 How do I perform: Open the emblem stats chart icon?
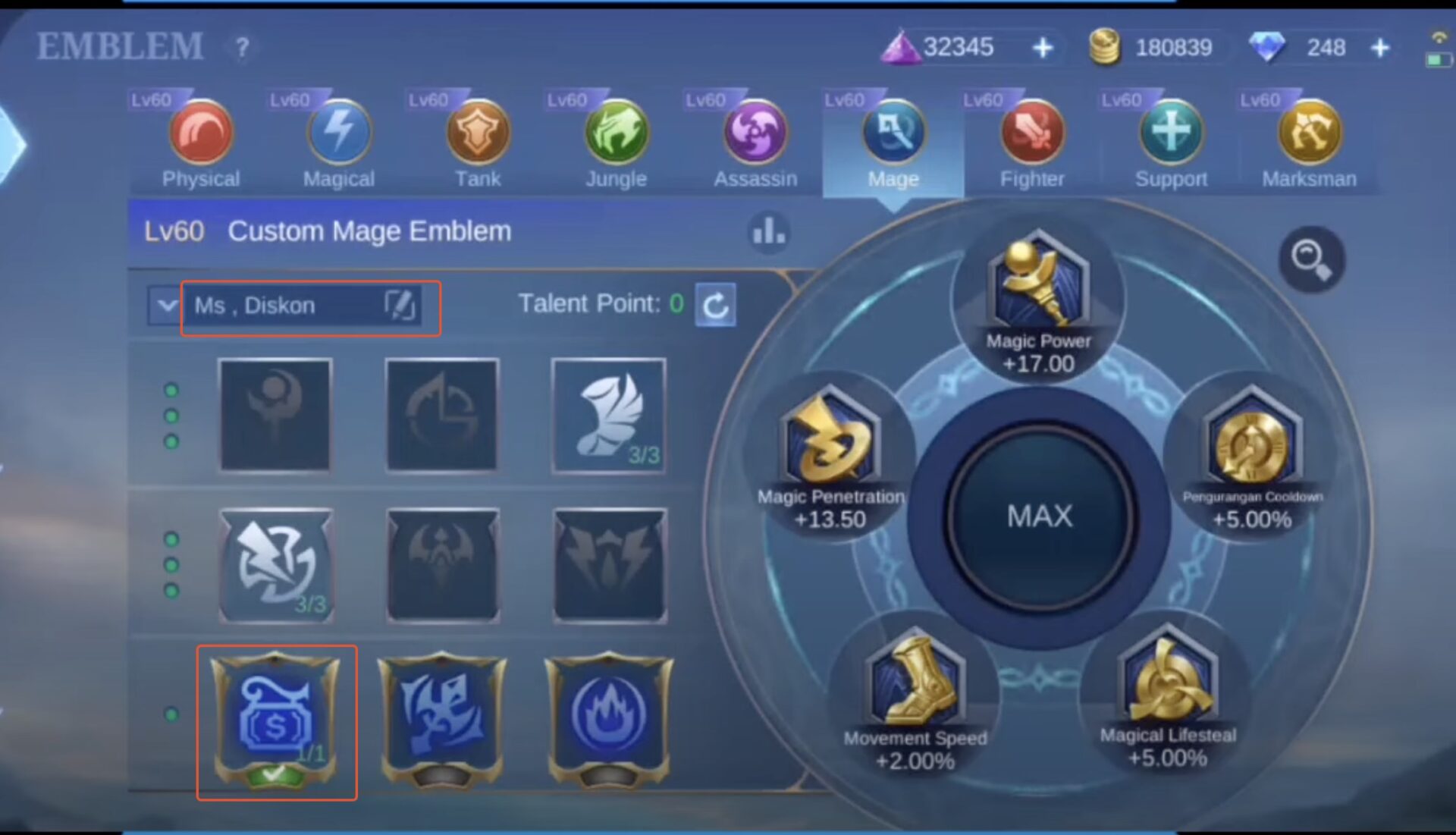point(770,231)
